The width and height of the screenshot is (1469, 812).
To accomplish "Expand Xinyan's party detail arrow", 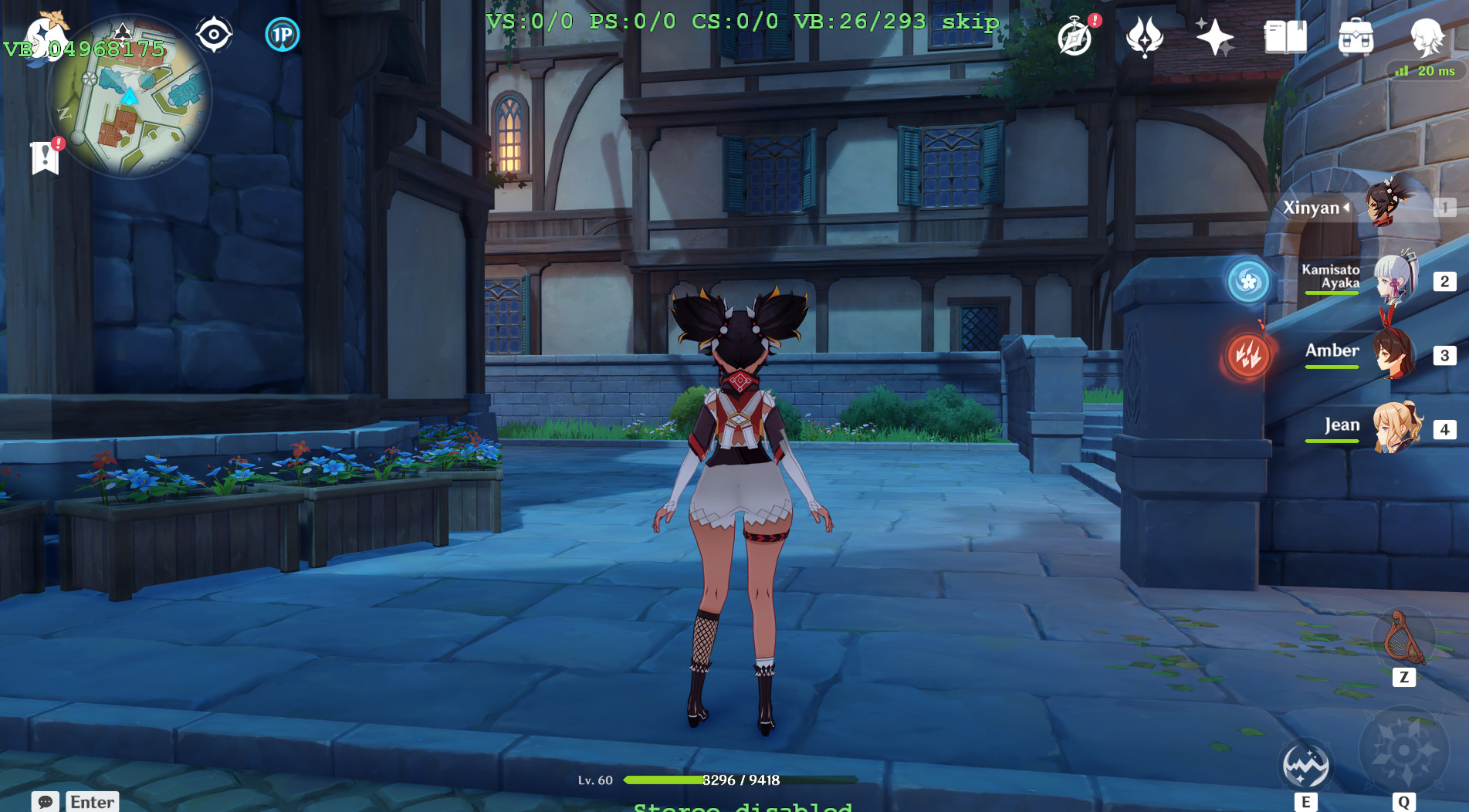I will click(1346, 207).
